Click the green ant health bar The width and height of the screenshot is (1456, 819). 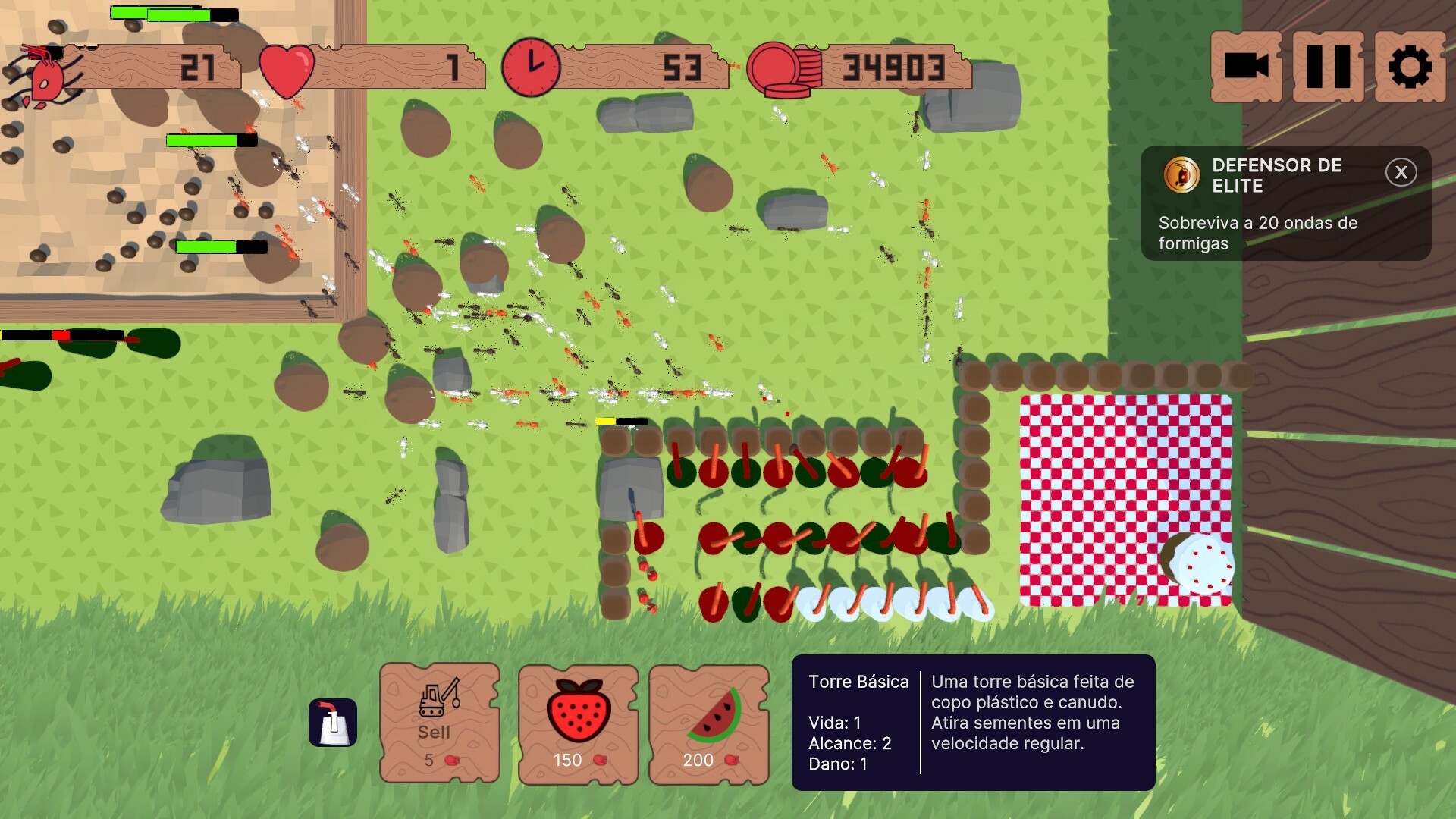202,140
